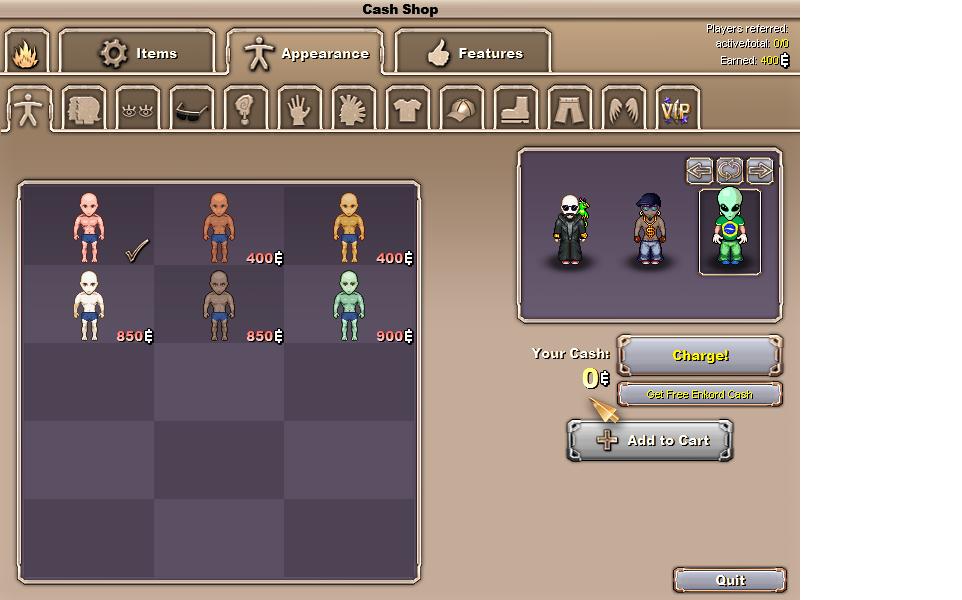Switch to the VIP category
Image resolution: width=962 pixels, height=600 pixels.
point(676,109)
